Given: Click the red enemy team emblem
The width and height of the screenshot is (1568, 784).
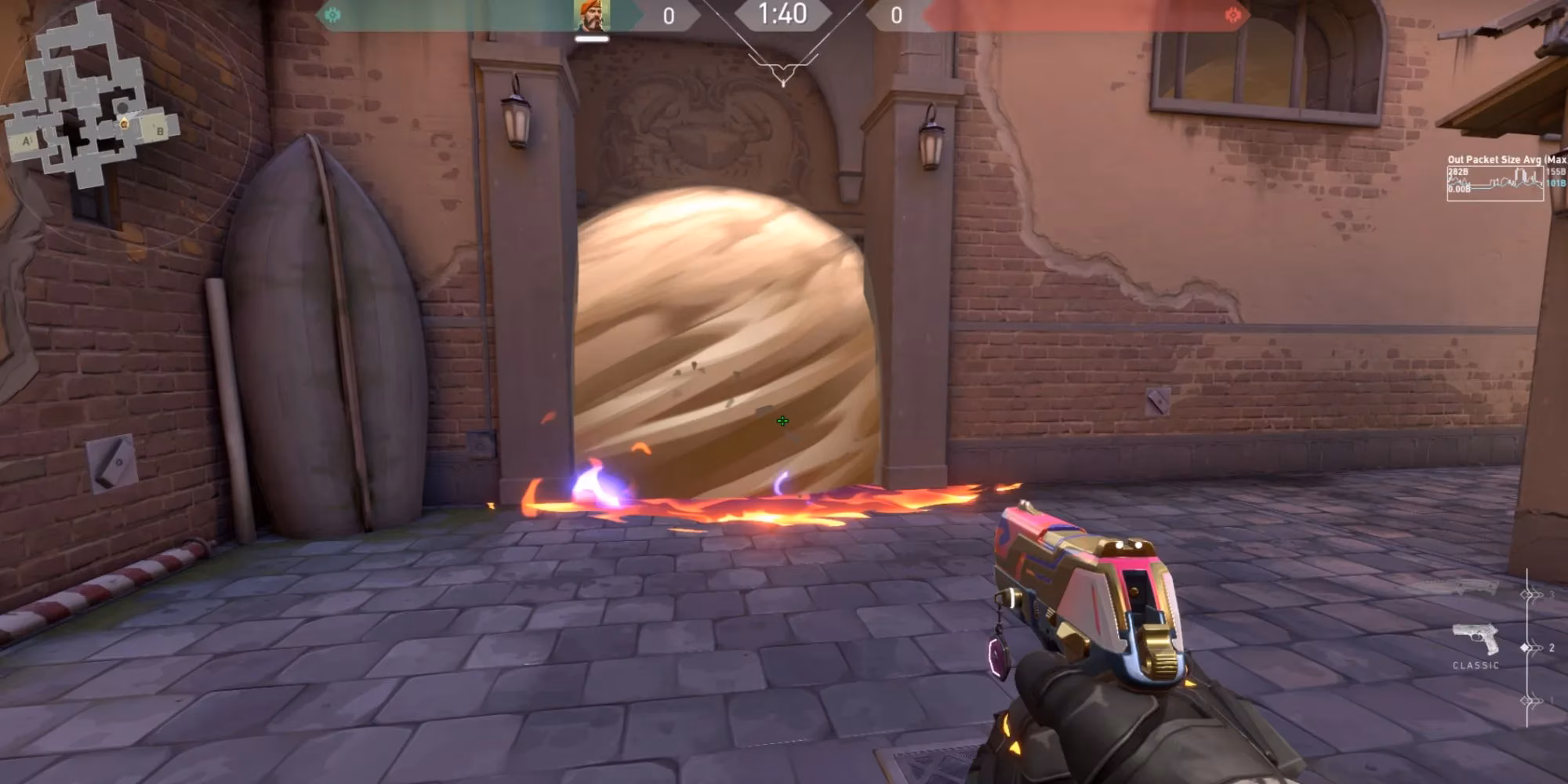Looking at the screenshot, I should point(1232,15).
